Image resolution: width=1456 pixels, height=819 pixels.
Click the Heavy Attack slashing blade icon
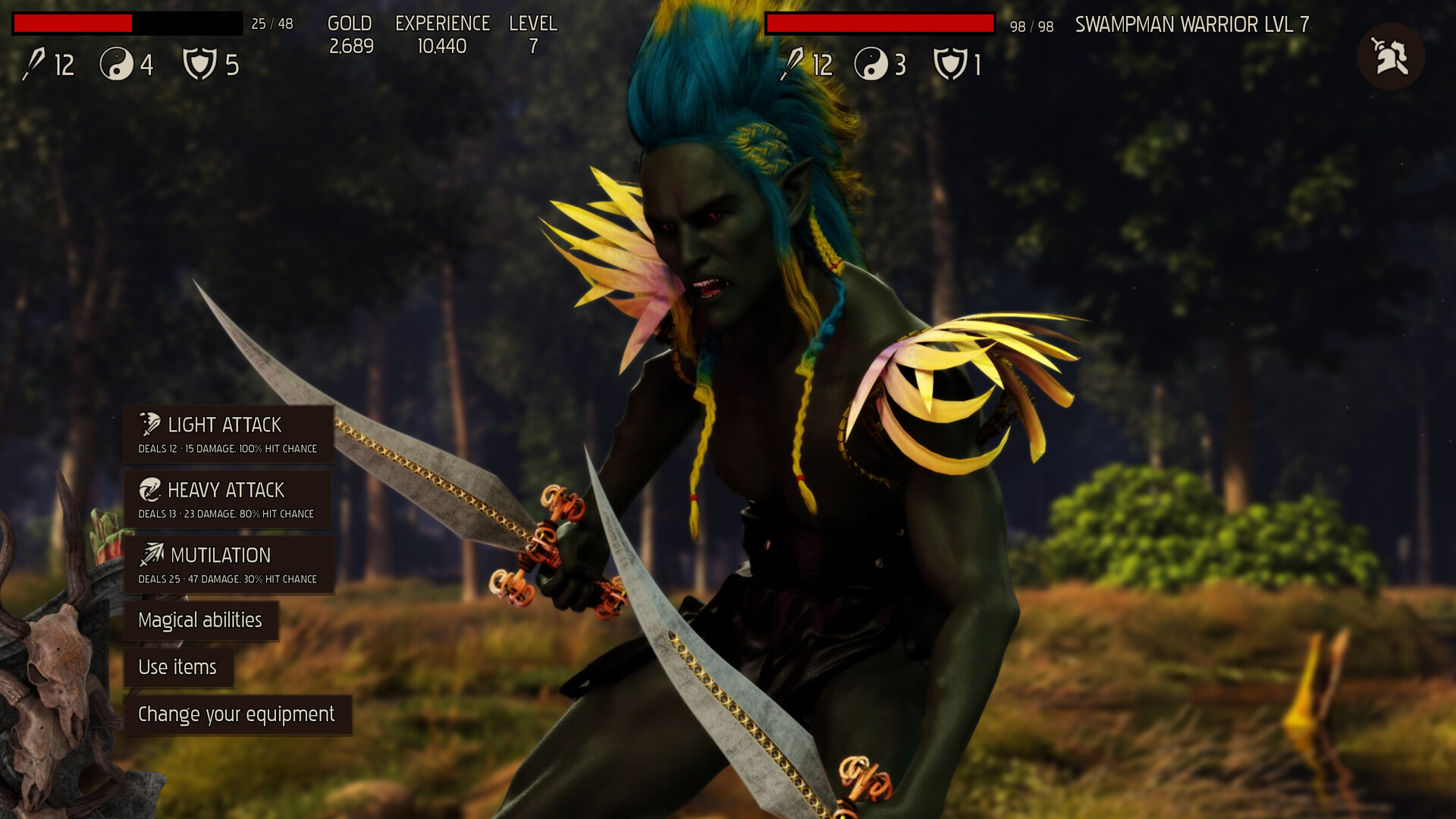point(149,490)
